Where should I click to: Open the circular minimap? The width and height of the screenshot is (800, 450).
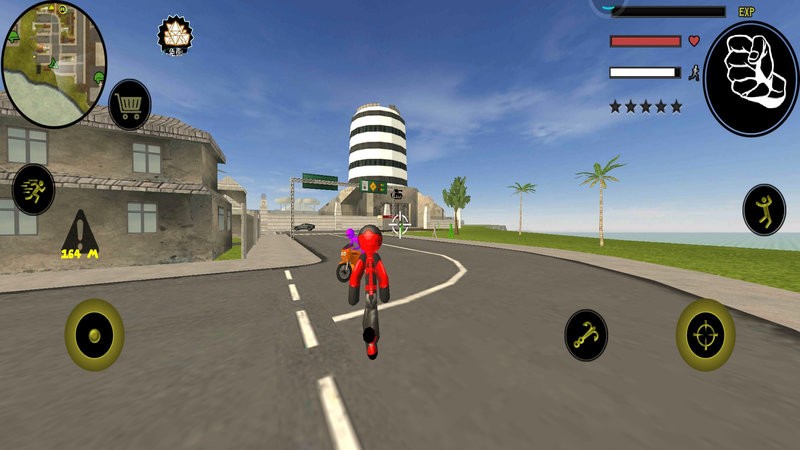(x=53, y=64)
